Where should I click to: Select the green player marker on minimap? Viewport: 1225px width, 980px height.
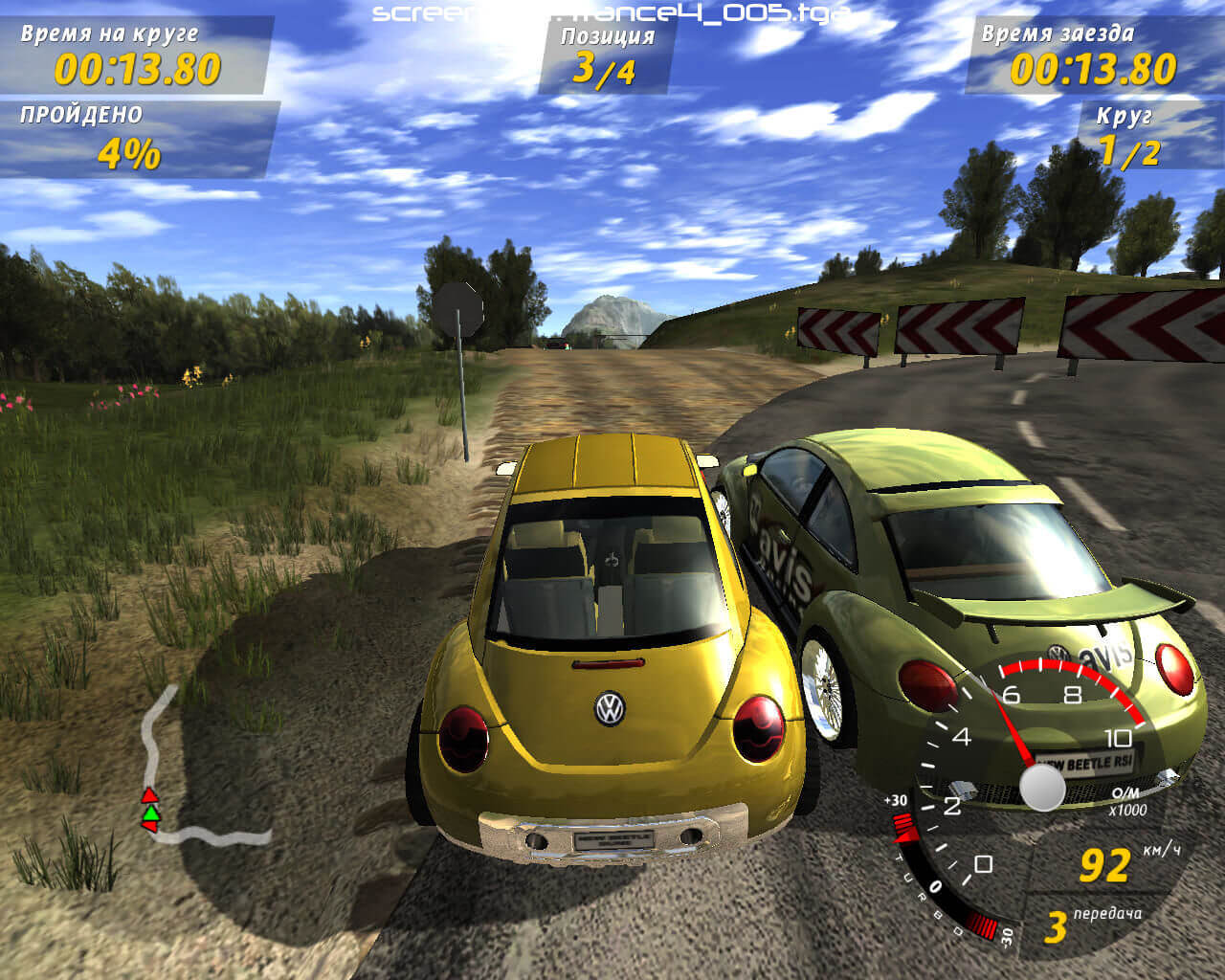tap(150, 813)
